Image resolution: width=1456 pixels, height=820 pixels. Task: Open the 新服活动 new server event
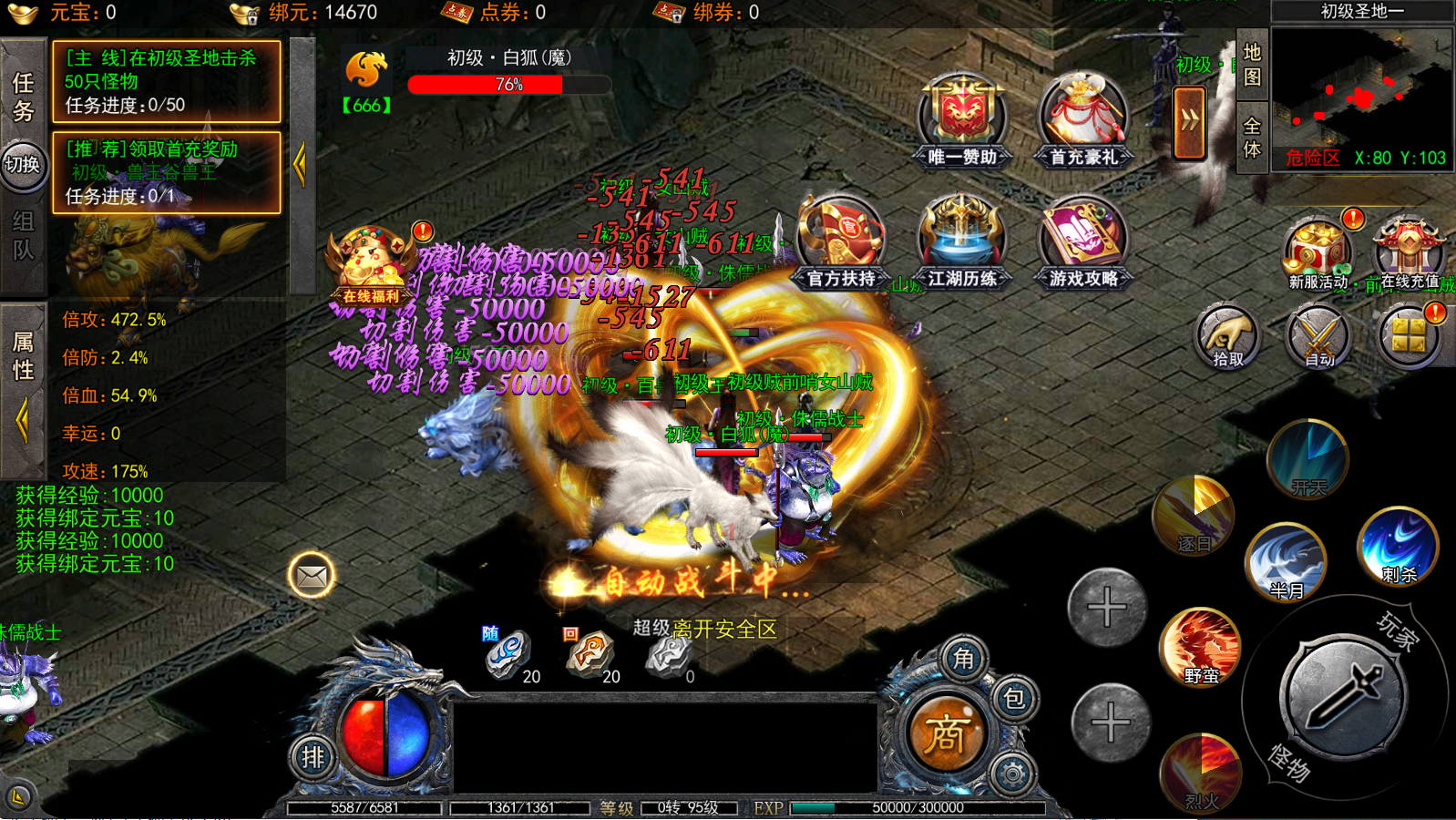(1317, 252)
